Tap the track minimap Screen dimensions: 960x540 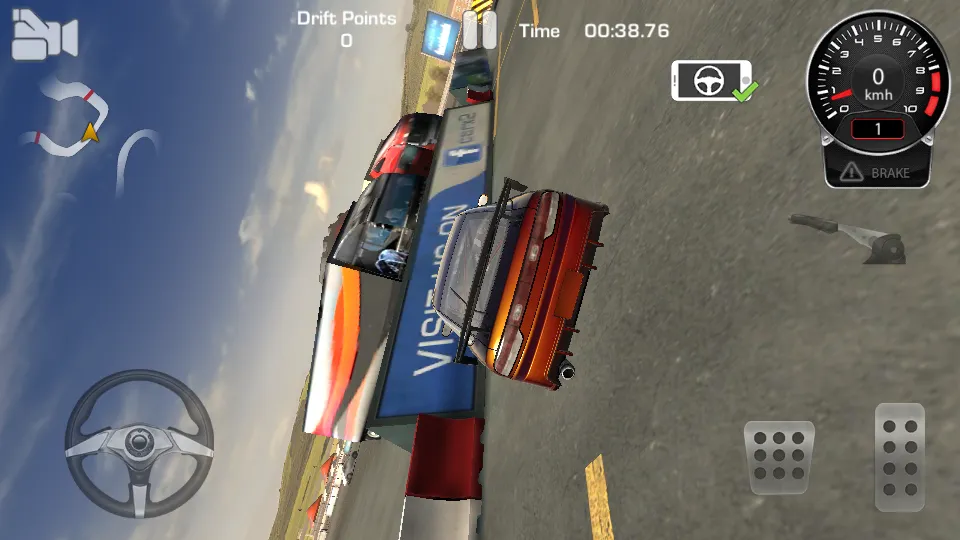(x=90, y=130)
